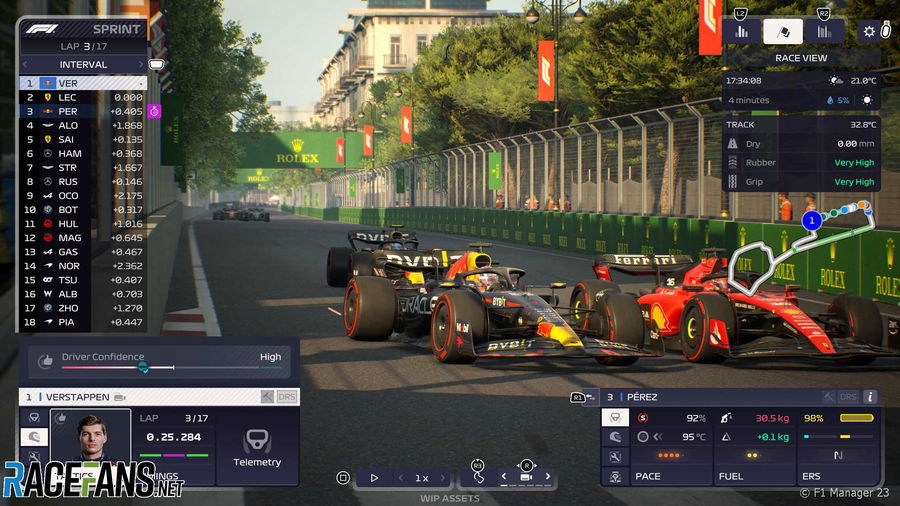Image resolution: width=900 pixels, height=506 pixels.
Task: Choose Piastri's row in the standings
Action: point(68,322)
